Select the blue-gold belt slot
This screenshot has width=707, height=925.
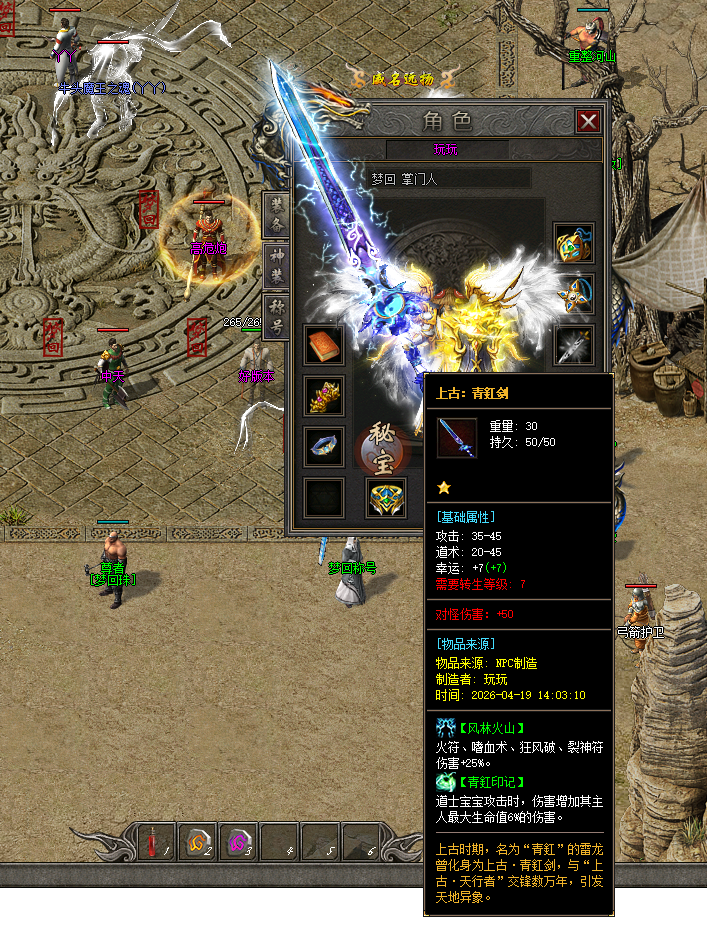(x=386, y=497)
